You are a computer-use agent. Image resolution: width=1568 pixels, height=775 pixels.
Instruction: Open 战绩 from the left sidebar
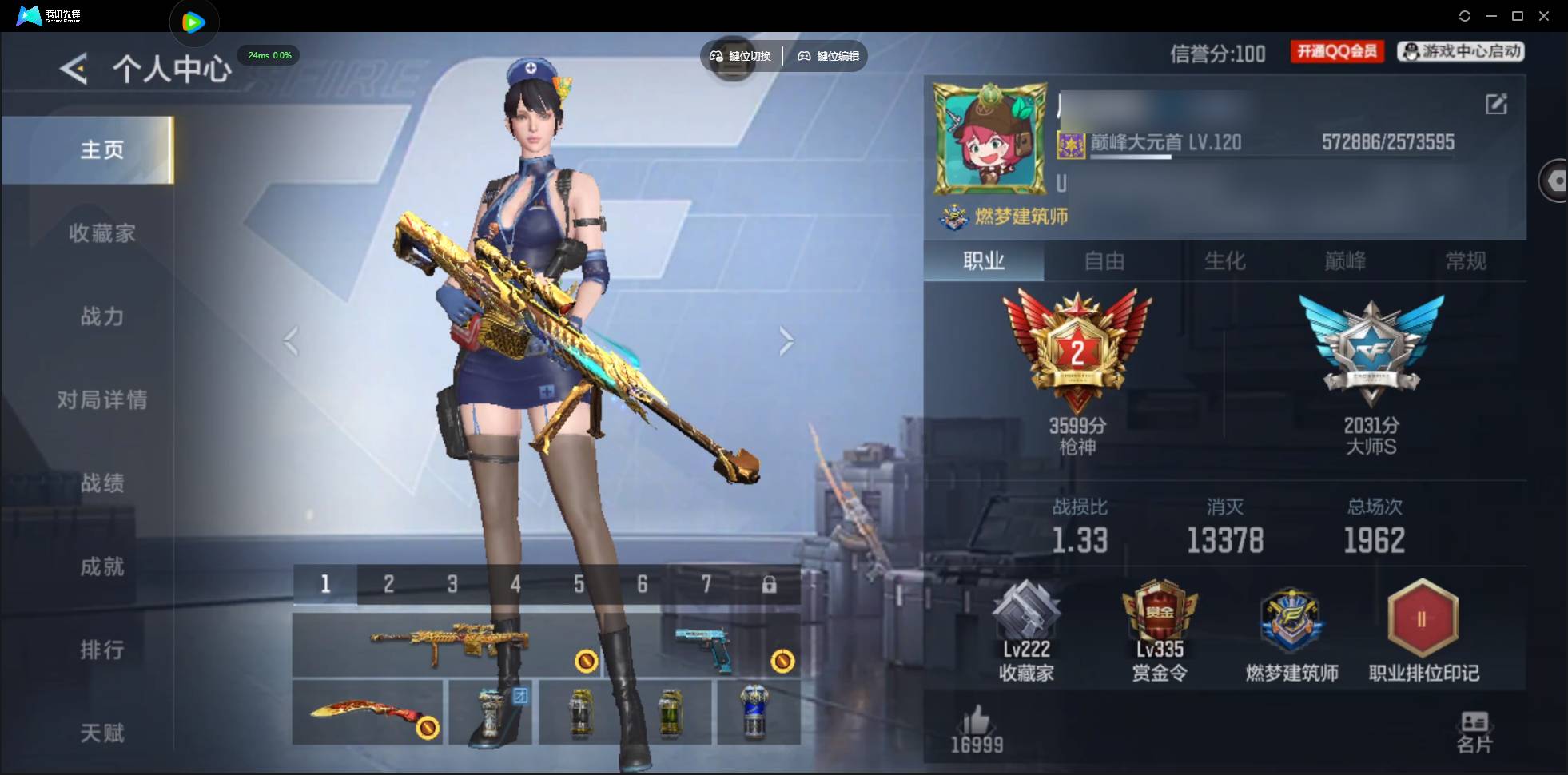pyautogui.click(x=102, y=483)
